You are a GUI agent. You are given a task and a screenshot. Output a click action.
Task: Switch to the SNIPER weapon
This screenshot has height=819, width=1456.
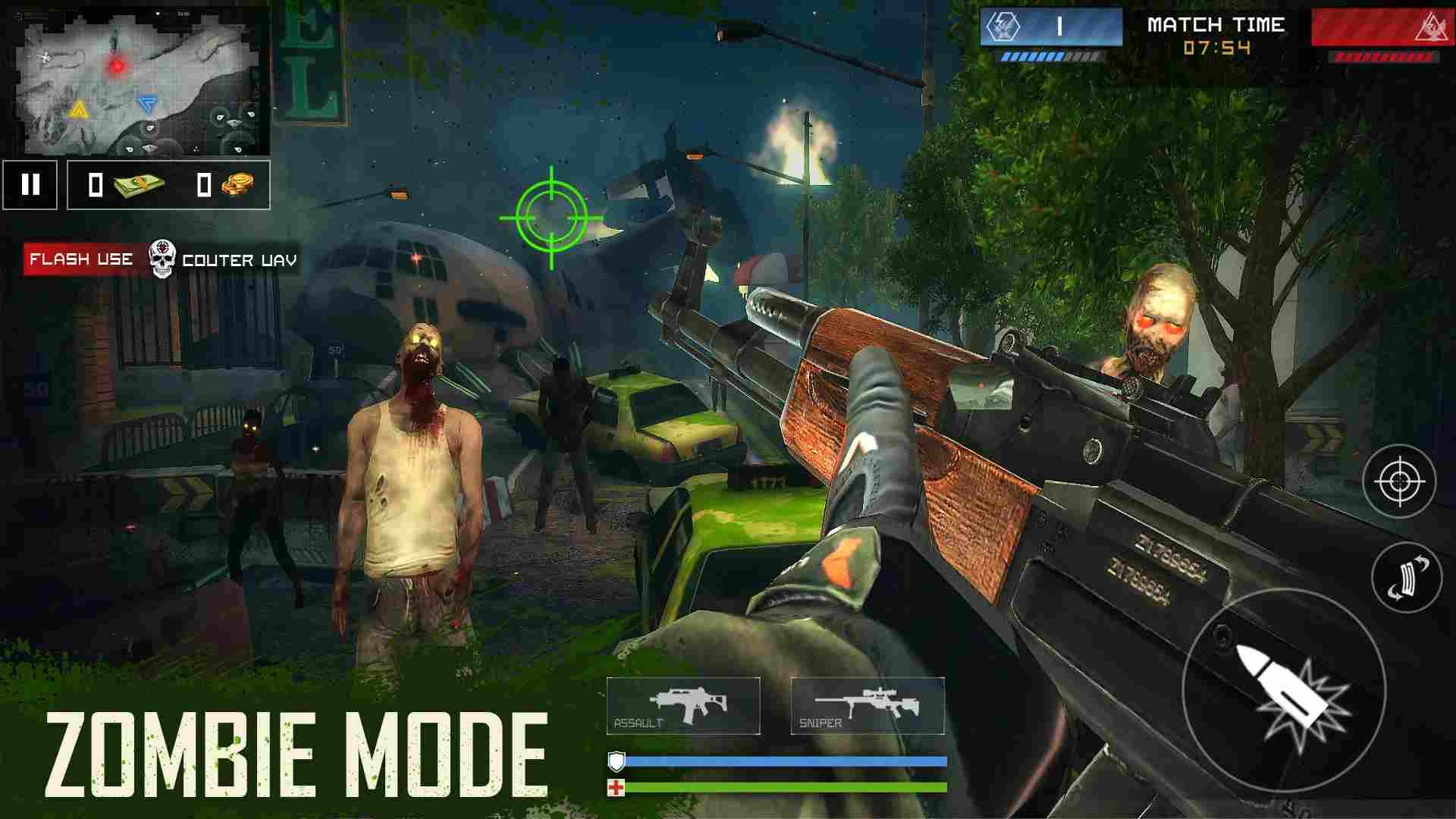(x=867, y=705)
